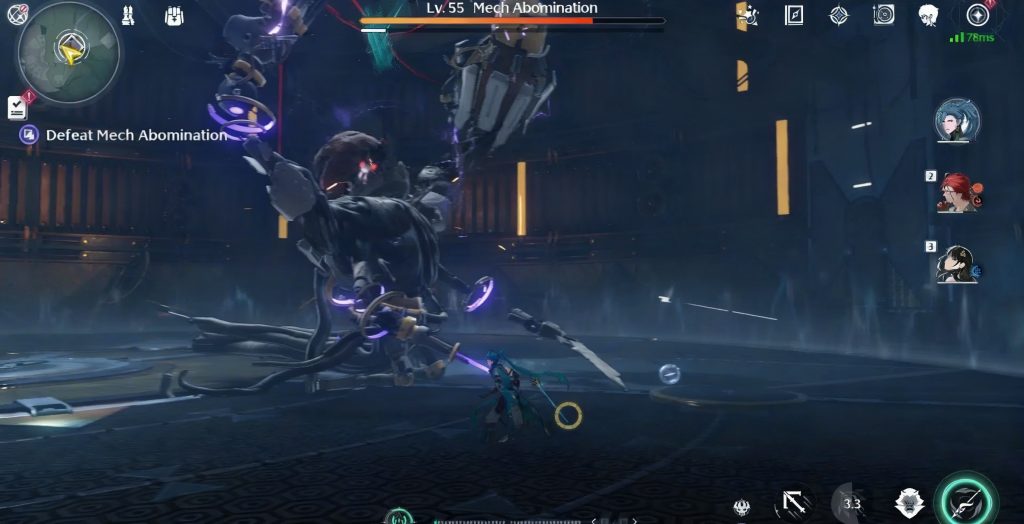The image size is (1024, 524).
Task: Open the quest checklist icon
Action: pos(17,106)
